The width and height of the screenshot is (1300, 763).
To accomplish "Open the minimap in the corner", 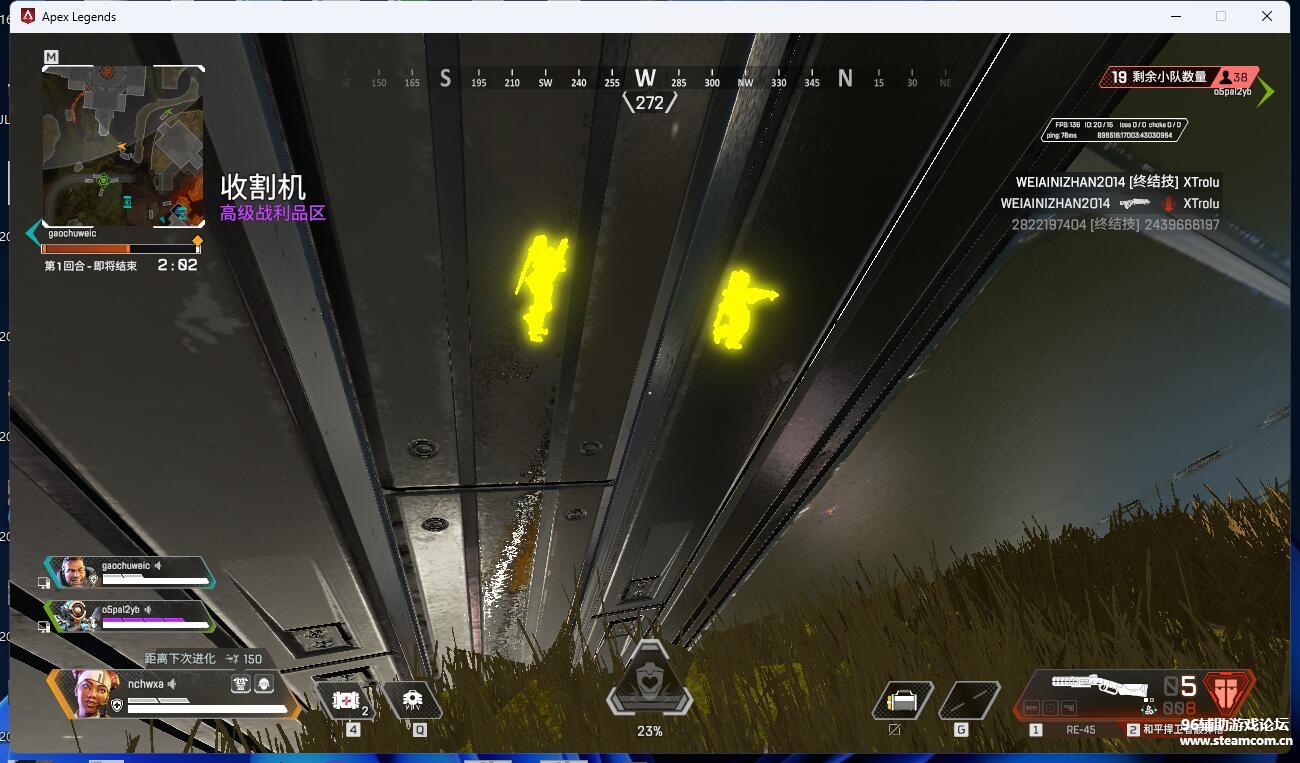I will point(123,146).
